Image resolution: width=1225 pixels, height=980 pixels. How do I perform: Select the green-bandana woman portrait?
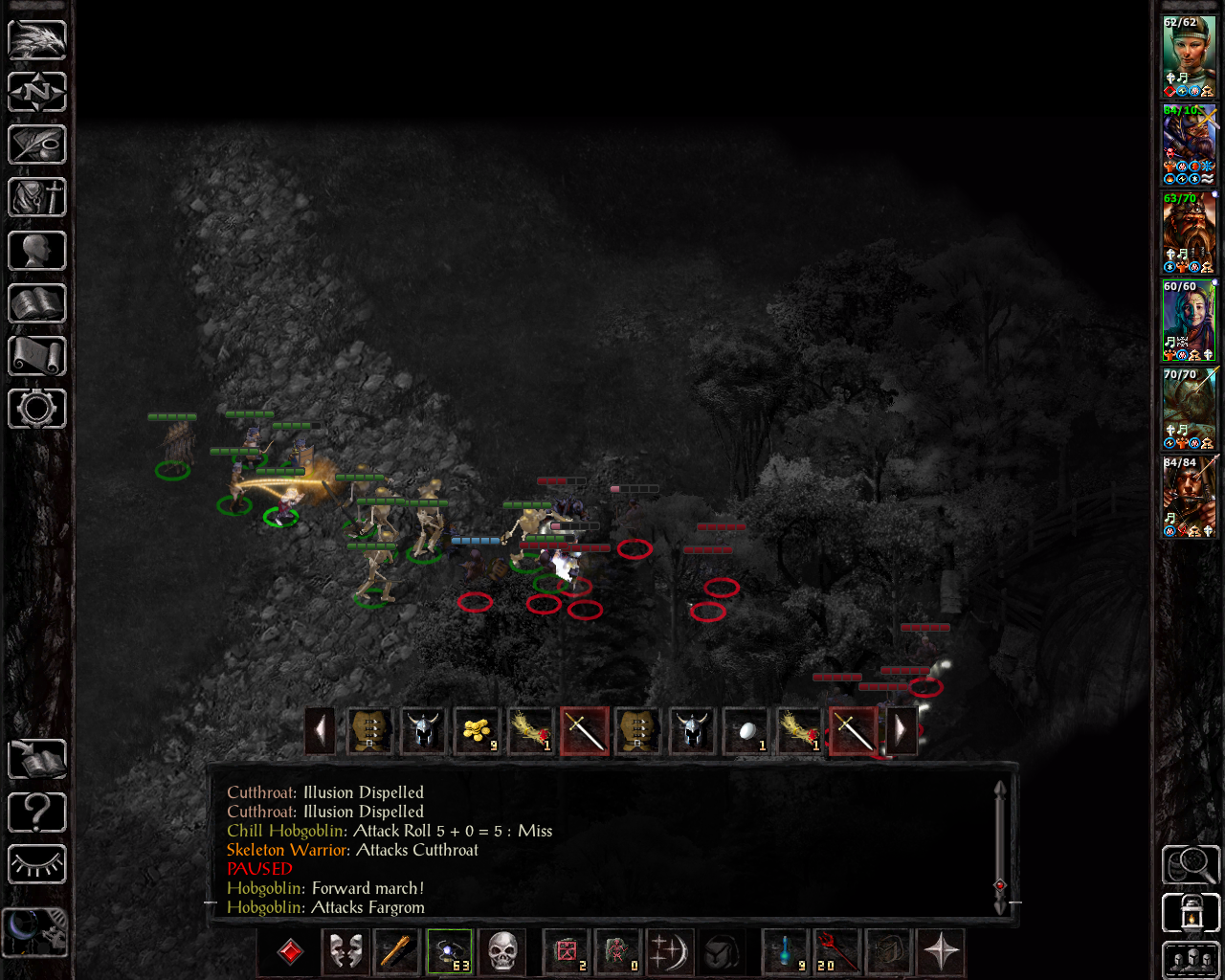coord(1189,56)
